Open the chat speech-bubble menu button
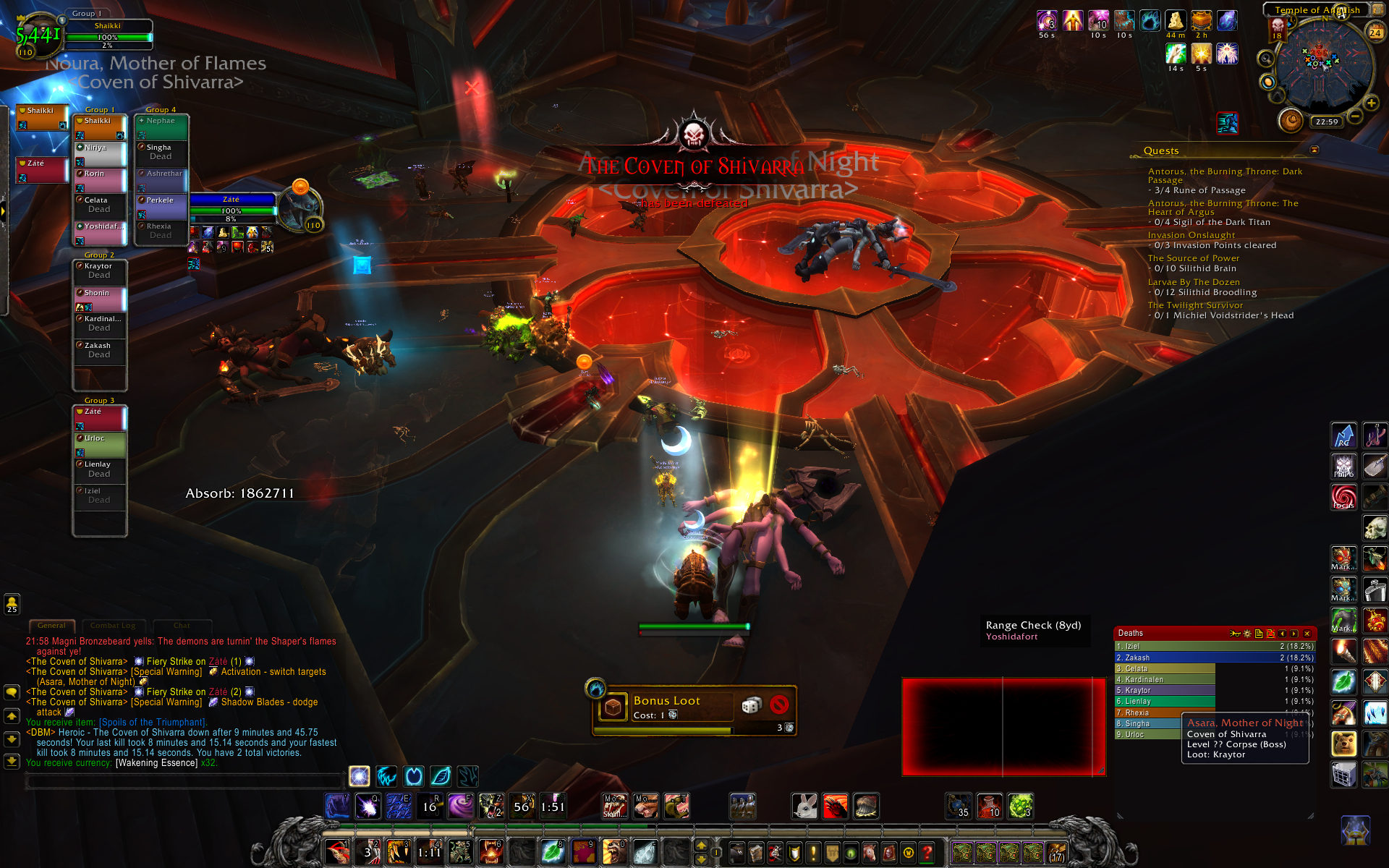The height and width of the screenshot is (868, 1389). tap(12, 692)
